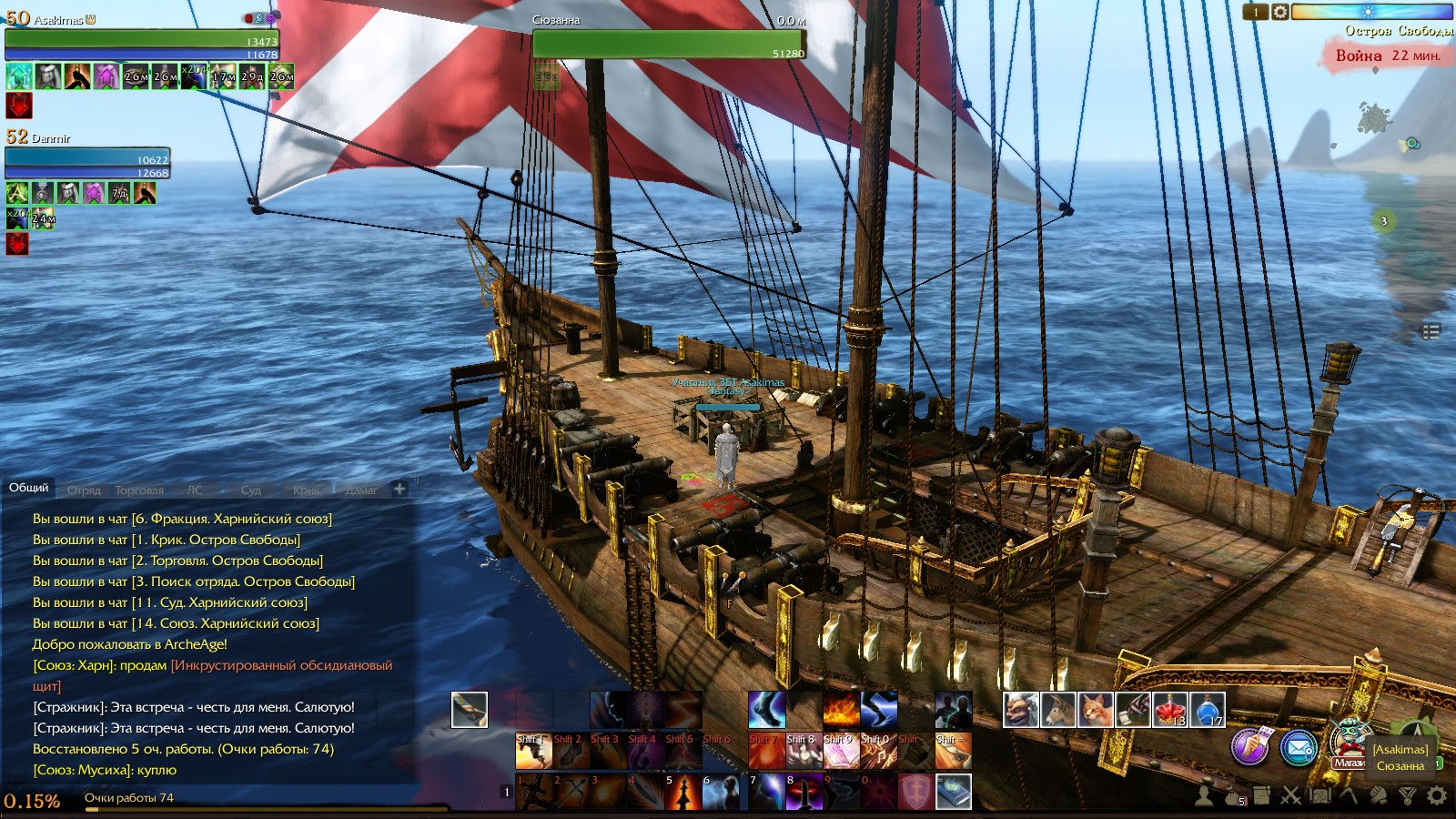
Task: Open the crossed swords menu icon
Action: point(1291,796)
